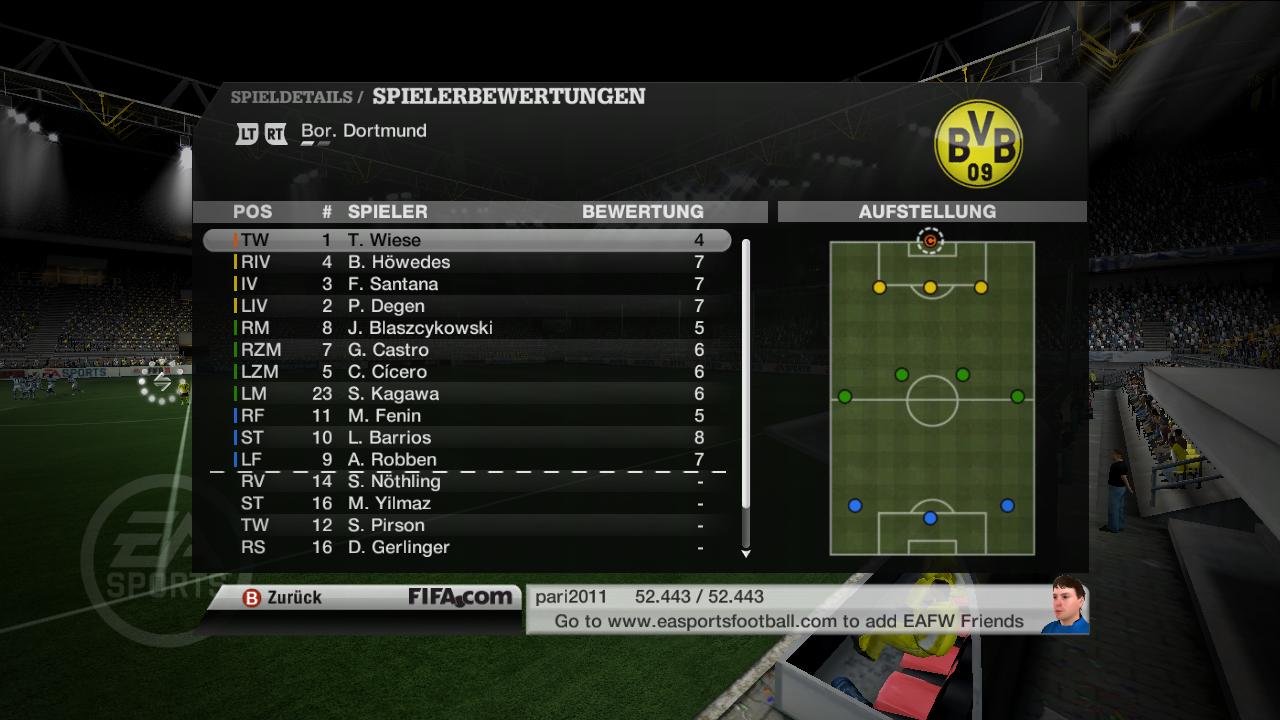Screen dimensions: 1280x720
Task: Select the captain goalkeeper marker on the formation pitch
Action: click(x=930, y=240)
